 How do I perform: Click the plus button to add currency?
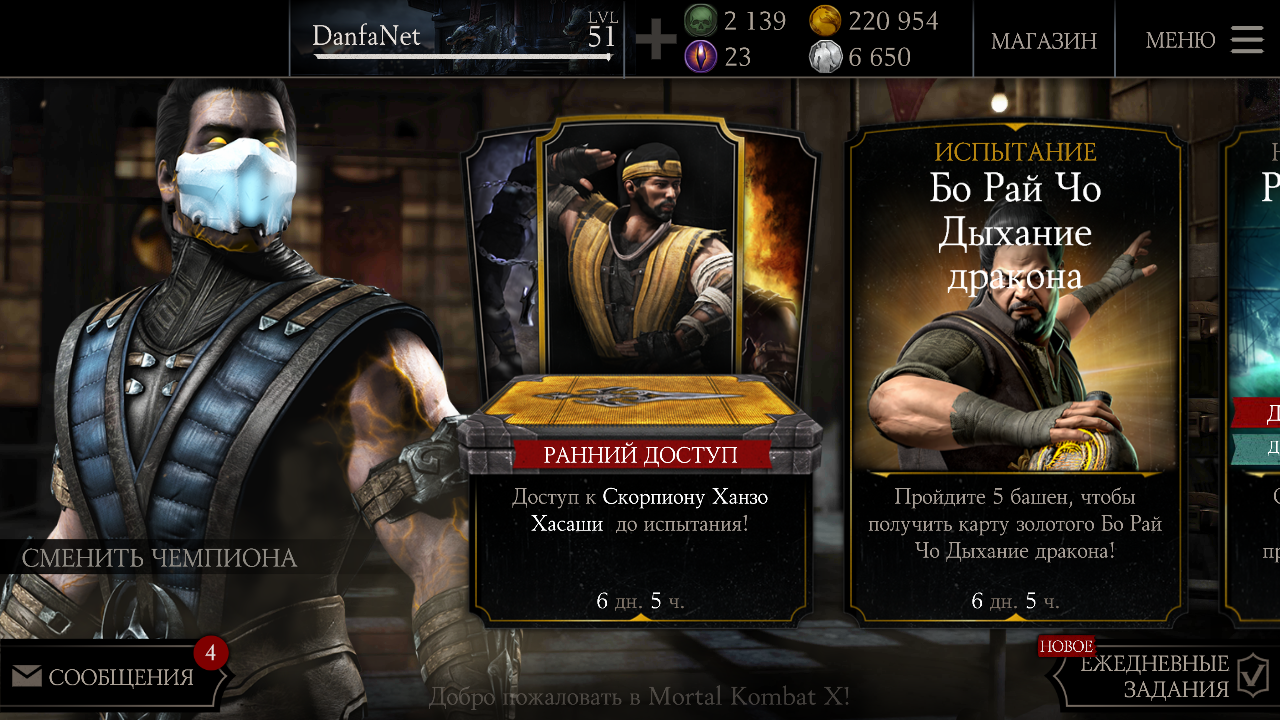tap(656, 40)
